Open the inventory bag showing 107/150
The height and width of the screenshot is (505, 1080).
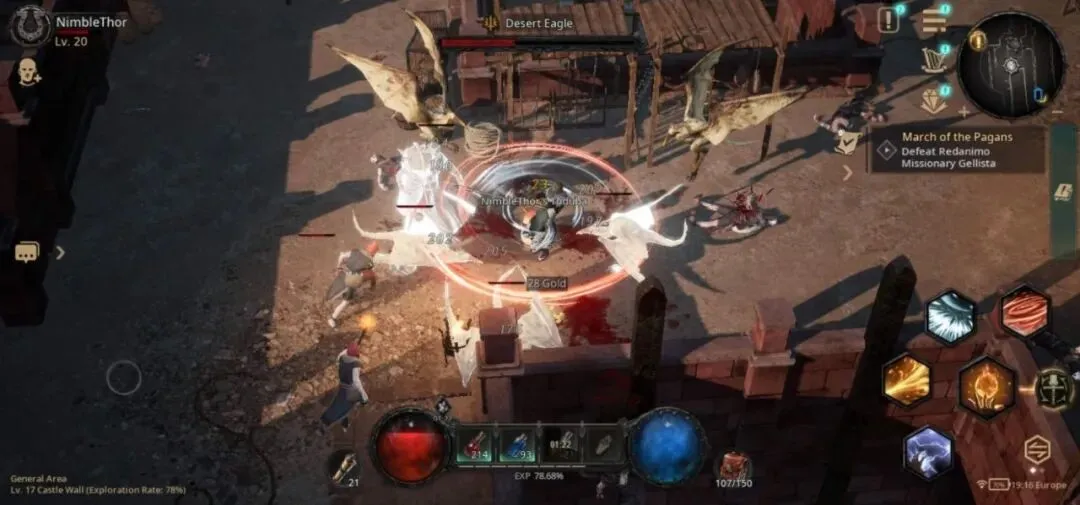pos(735,467)
